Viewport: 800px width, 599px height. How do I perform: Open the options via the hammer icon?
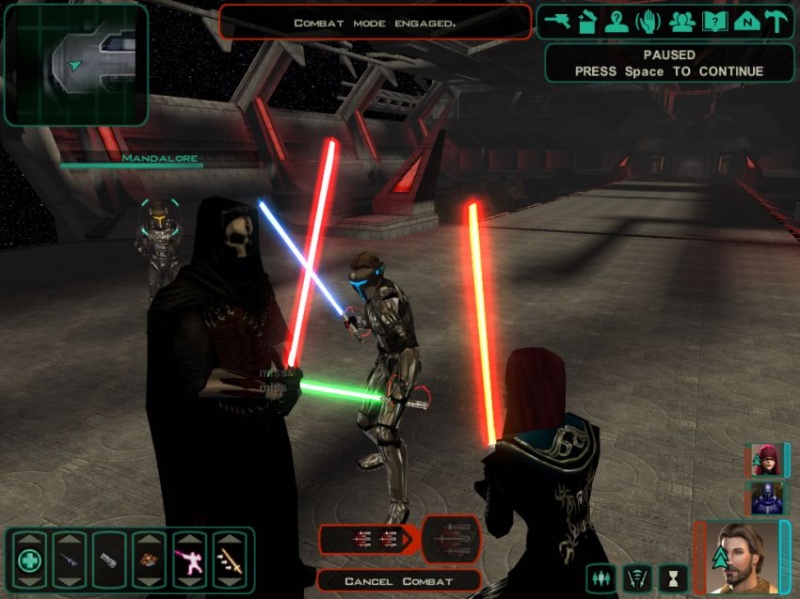775,21
